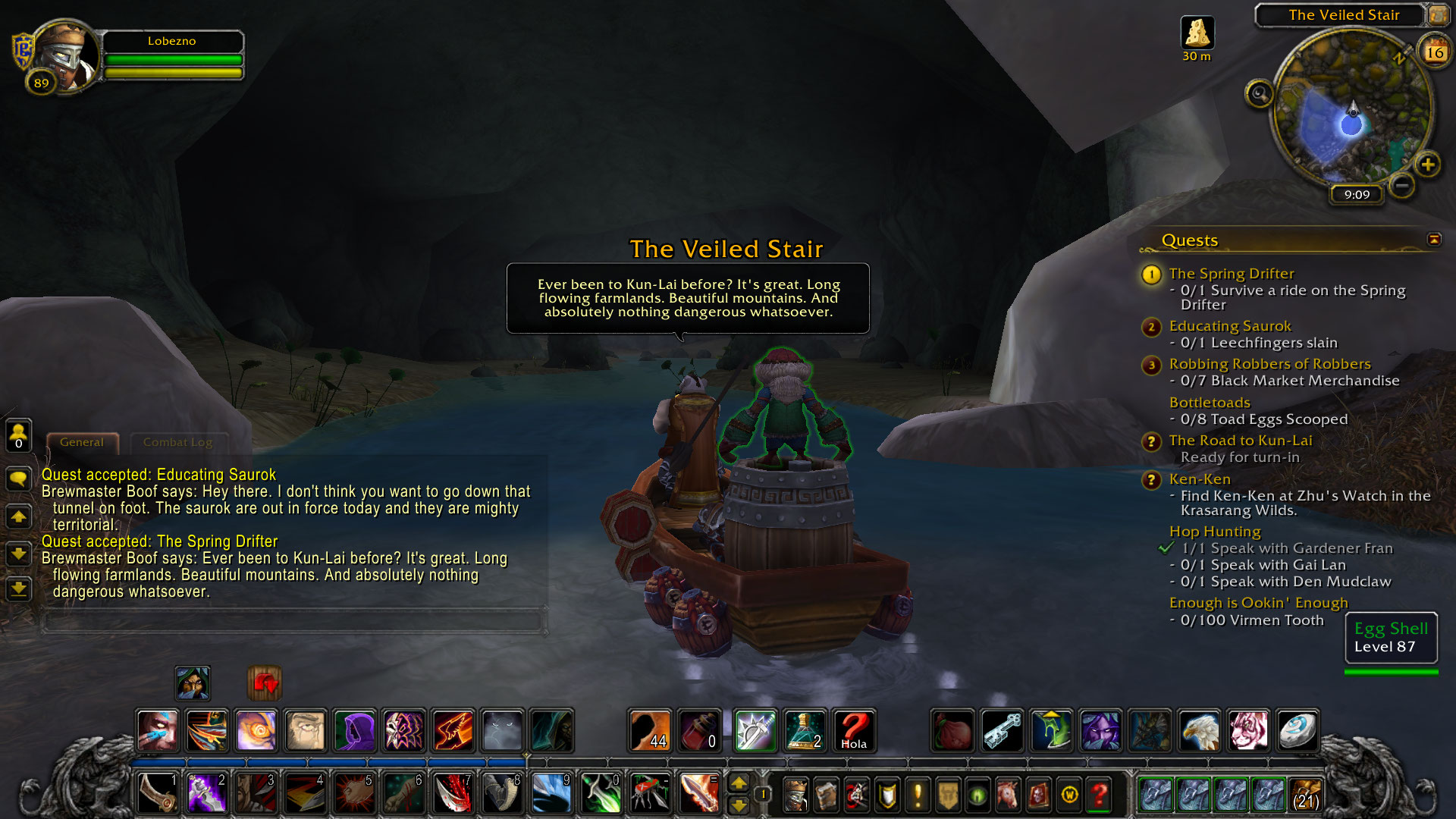Switch to the Combat Log tab
1456x819 pixels.
177,442
